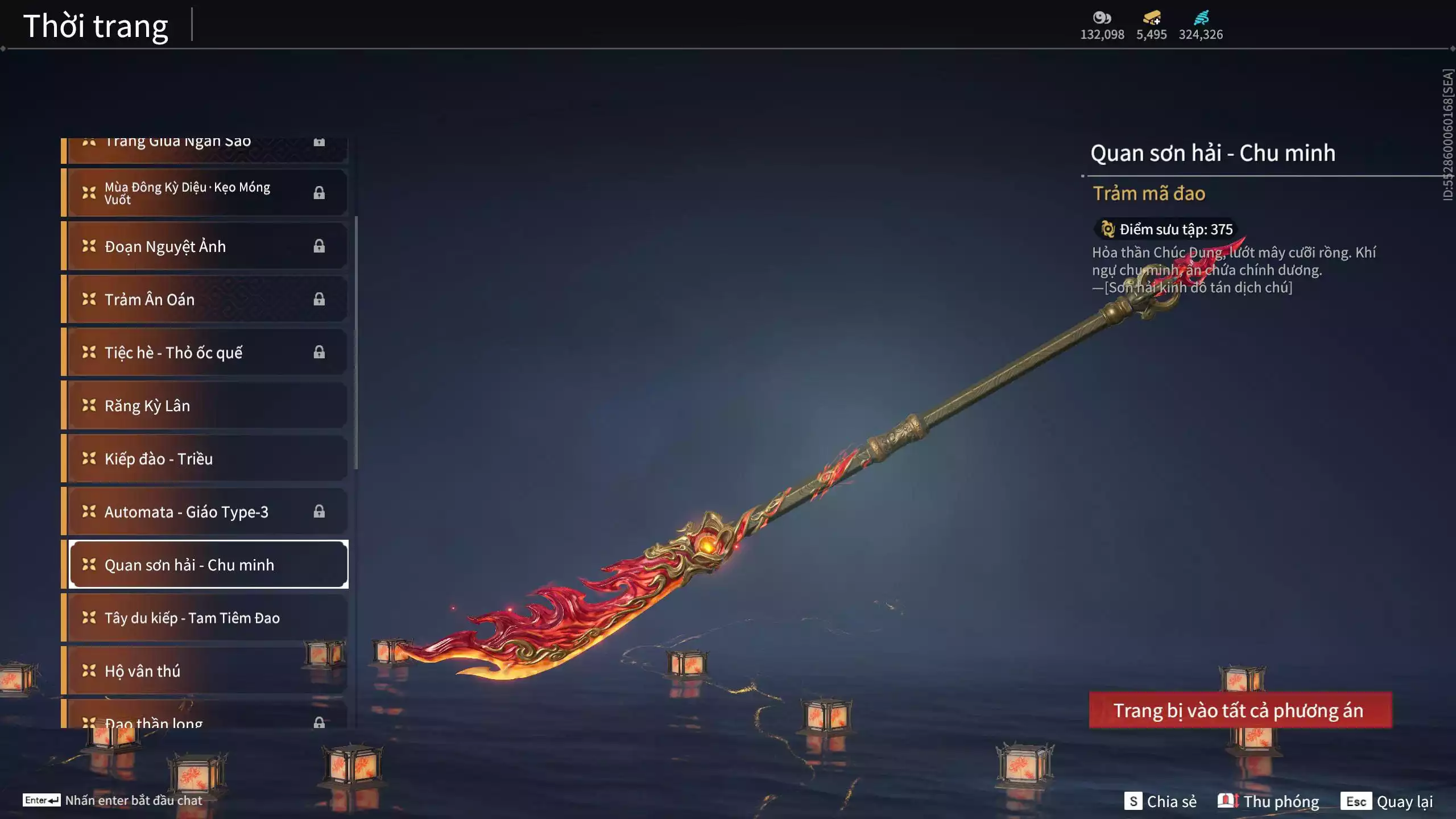
Task: Select the partially hidden Đao thần long entry
Action: tap(205, 720)
